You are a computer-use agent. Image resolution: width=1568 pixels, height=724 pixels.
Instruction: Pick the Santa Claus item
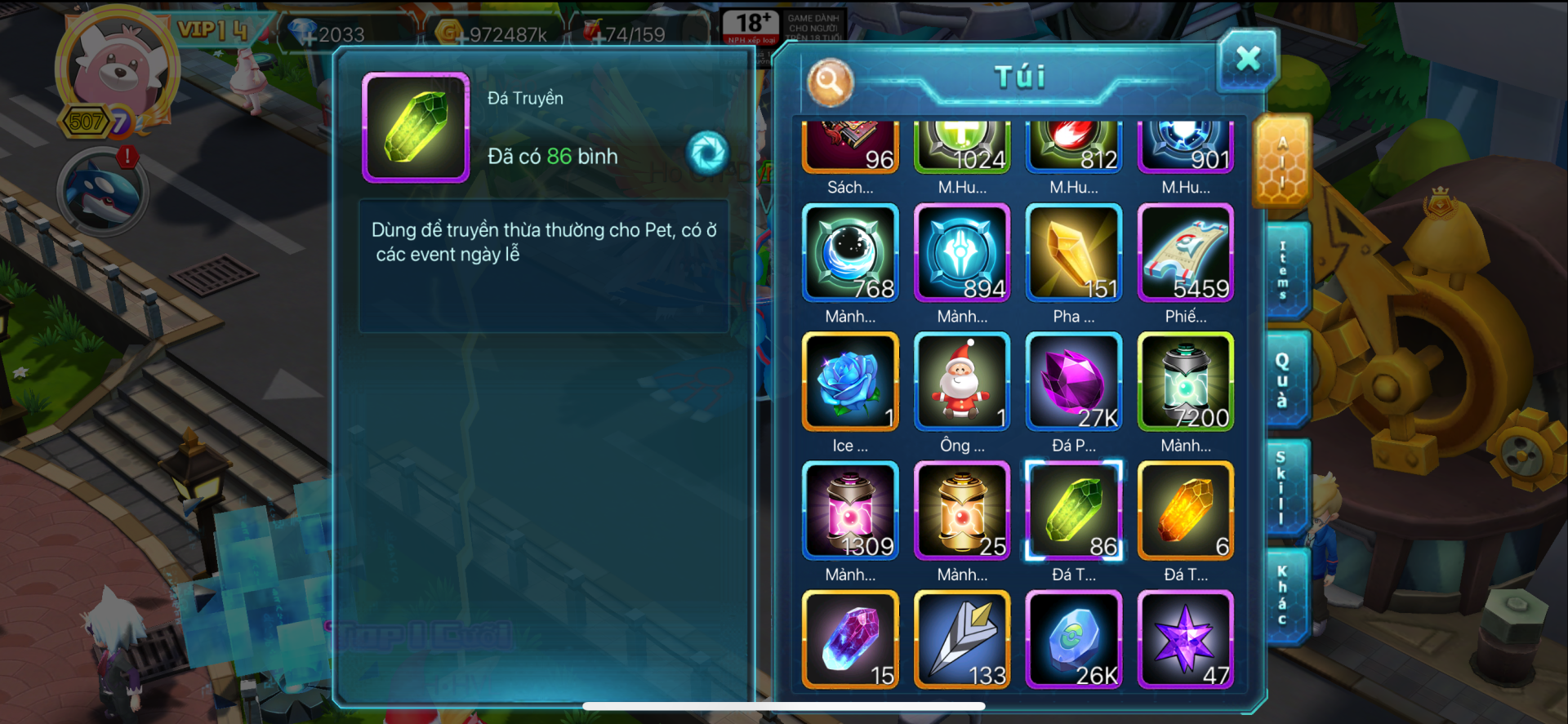(x=962, y=382)
